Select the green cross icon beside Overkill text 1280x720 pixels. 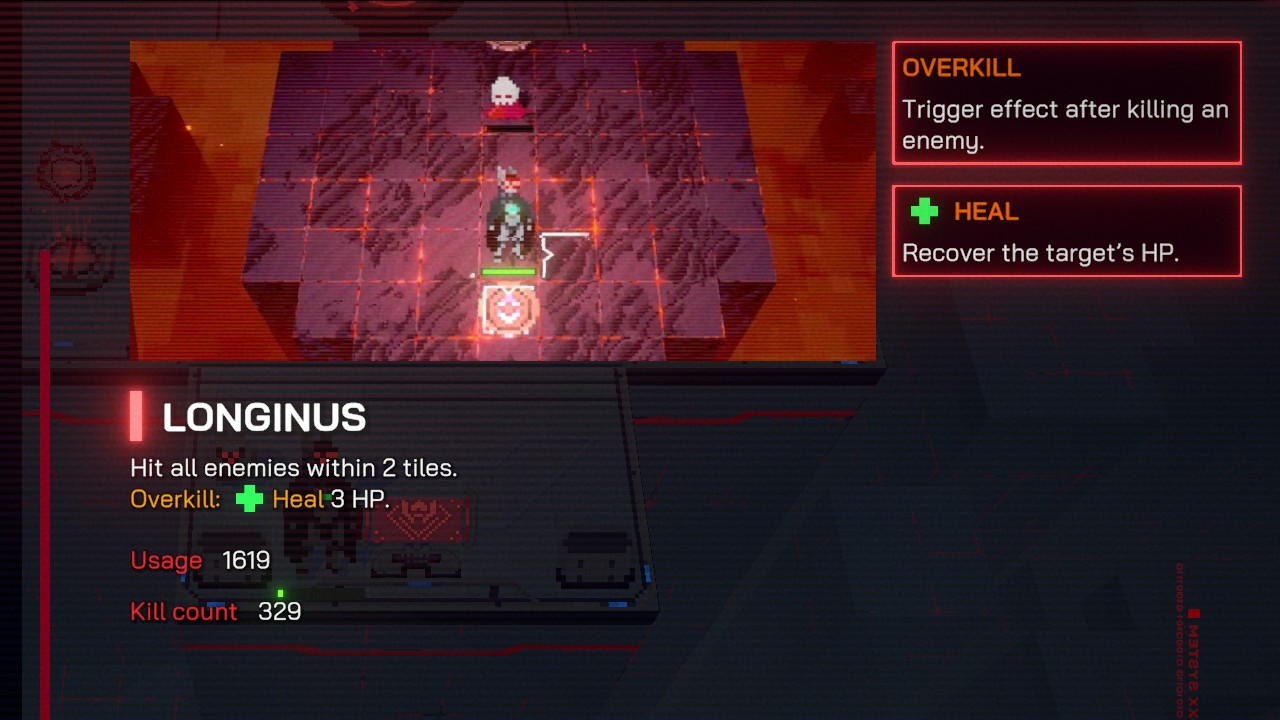coord(249,499)
